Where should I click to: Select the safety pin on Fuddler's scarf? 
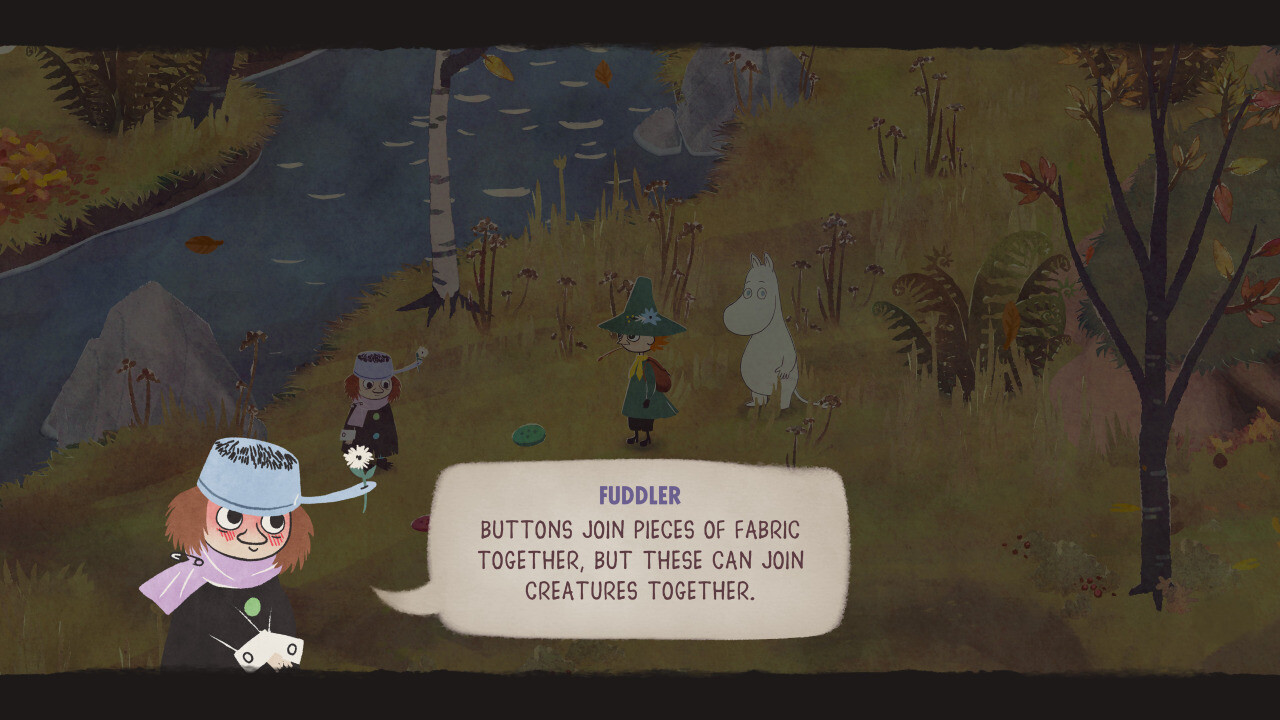[x=182, y=558]
